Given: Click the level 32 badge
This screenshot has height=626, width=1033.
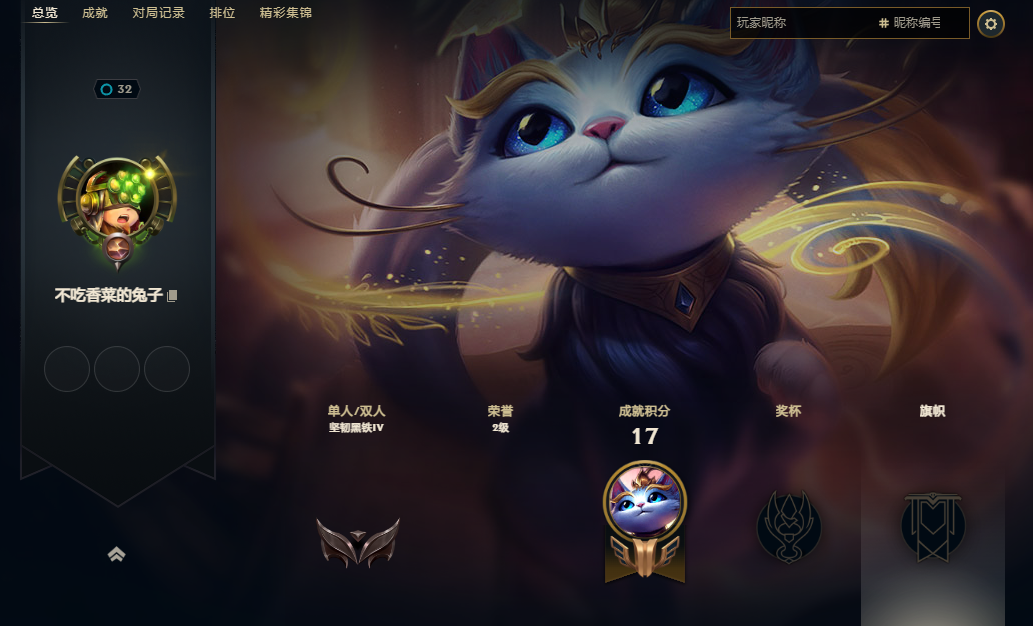Looking at the screenshot, I should pyautogui.click(x=117, y=89).
